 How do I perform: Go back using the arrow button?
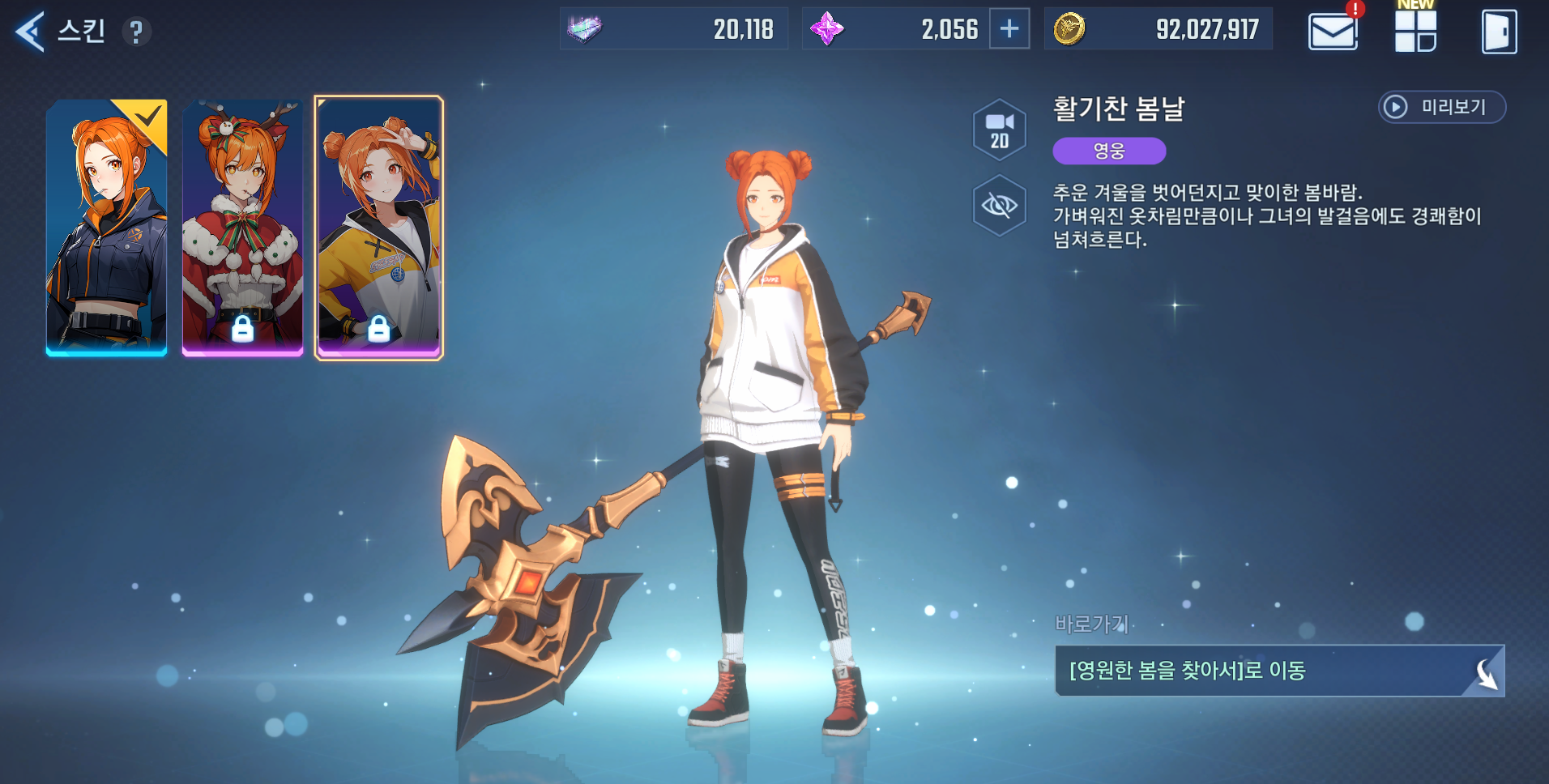coord(30,32)
